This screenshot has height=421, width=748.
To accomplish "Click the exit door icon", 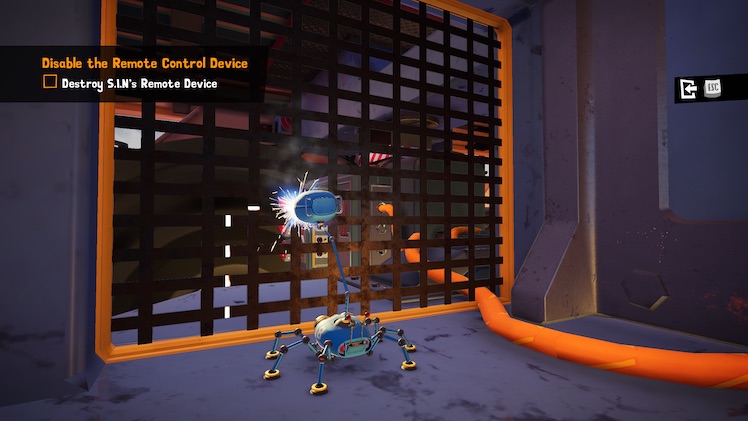I will 688,89.
